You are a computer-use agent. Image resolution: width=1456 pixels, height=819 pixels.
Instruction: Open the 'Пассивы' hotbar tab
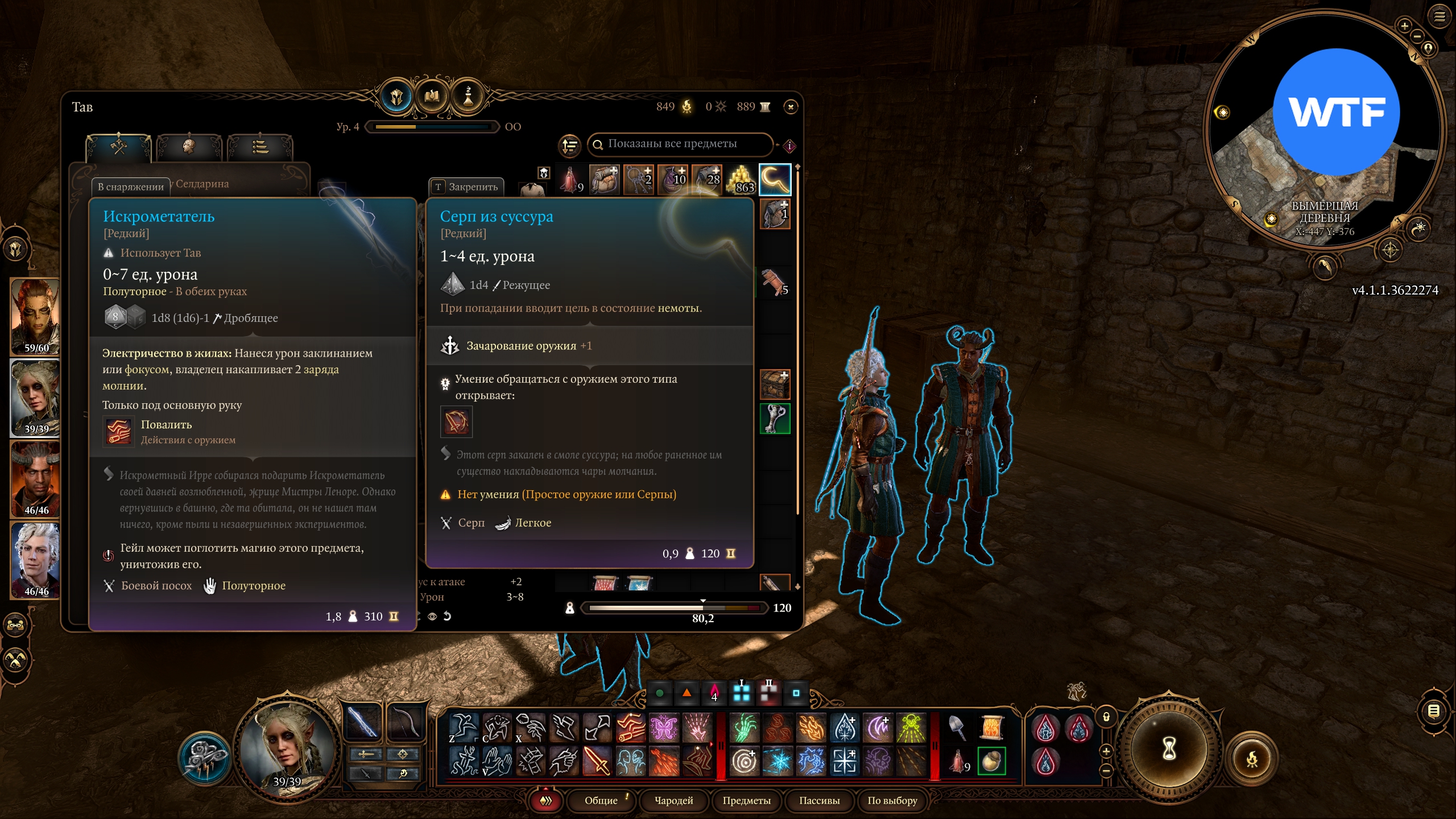[x=819, y=800]
